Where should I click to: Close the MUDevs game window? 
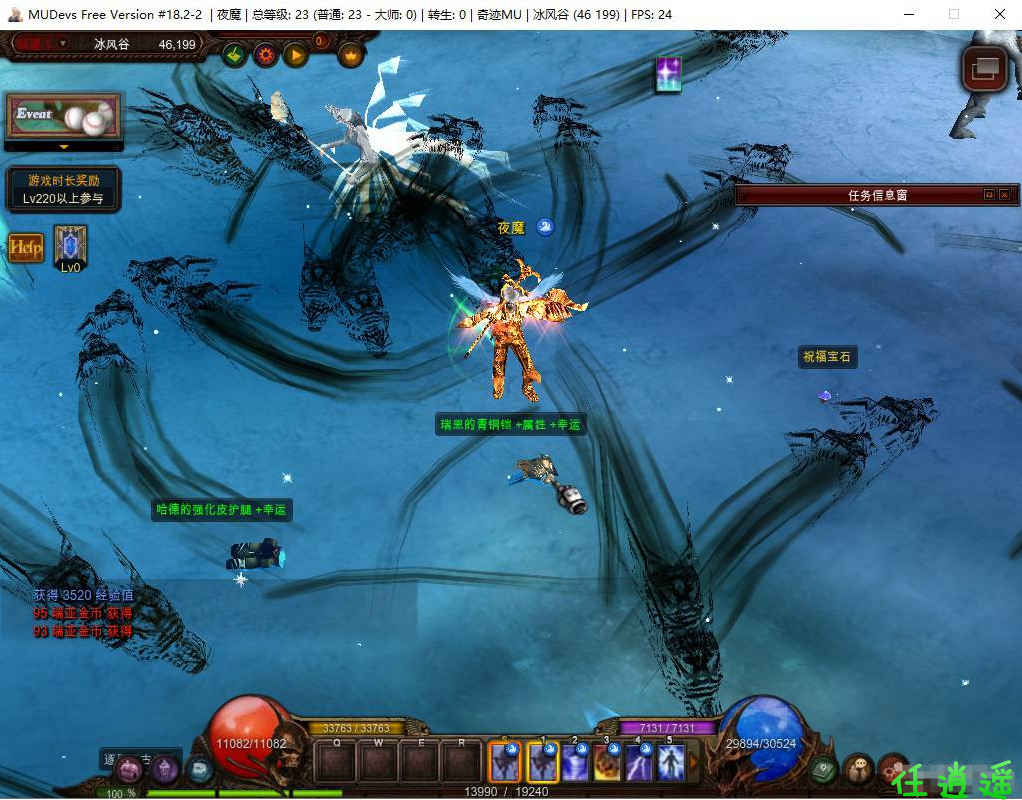pyautogui.click(x=1000, y=14)
